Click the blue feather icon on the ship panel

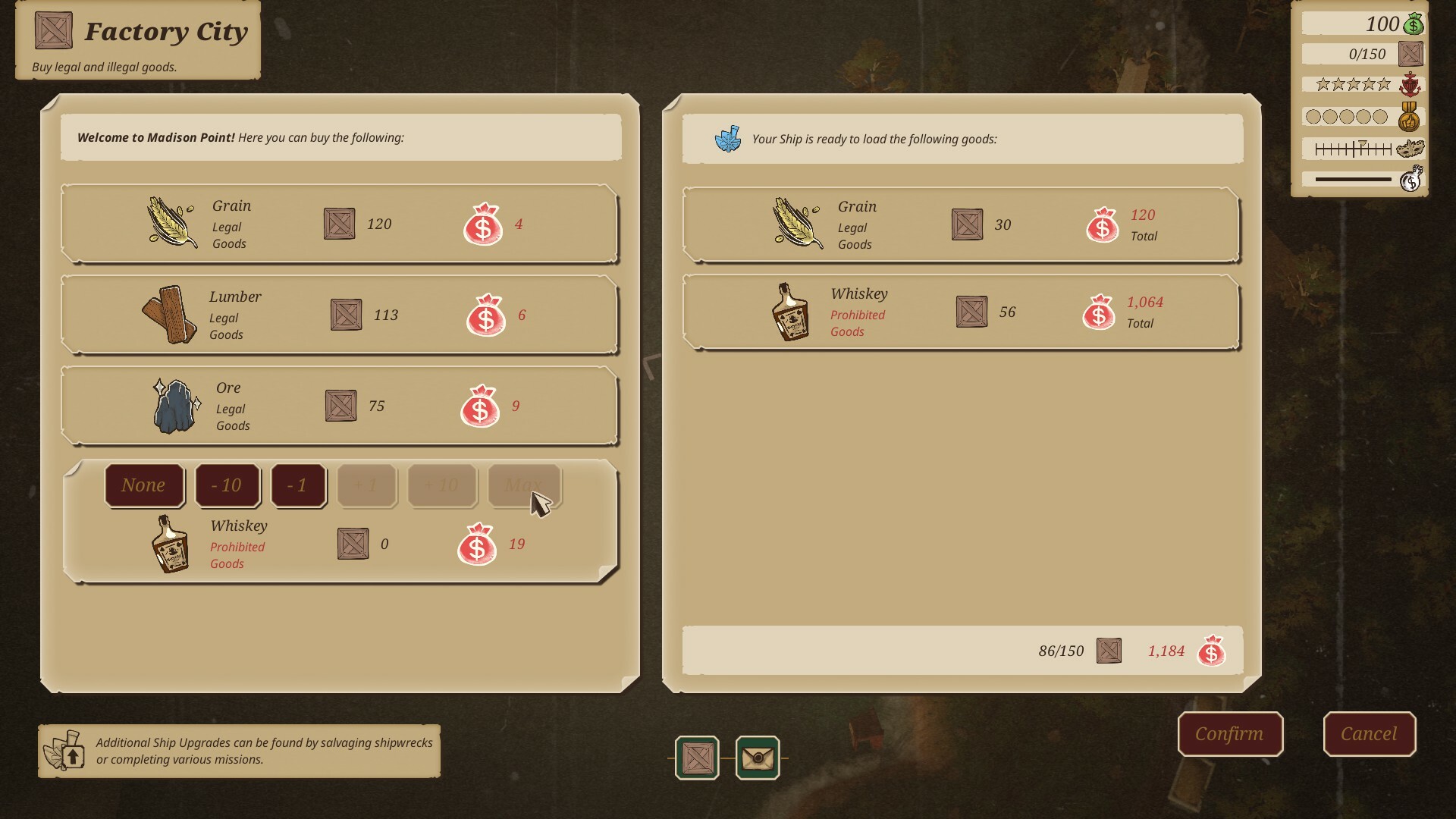[730, 139]
